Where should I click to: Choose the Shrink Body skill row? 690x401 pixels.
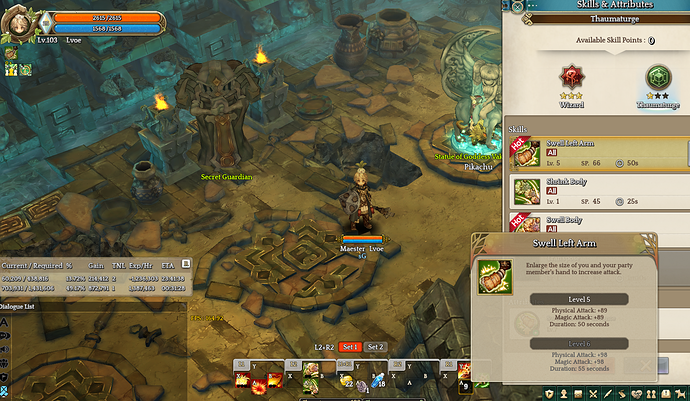pyautogui.click(x=600, y=192)
